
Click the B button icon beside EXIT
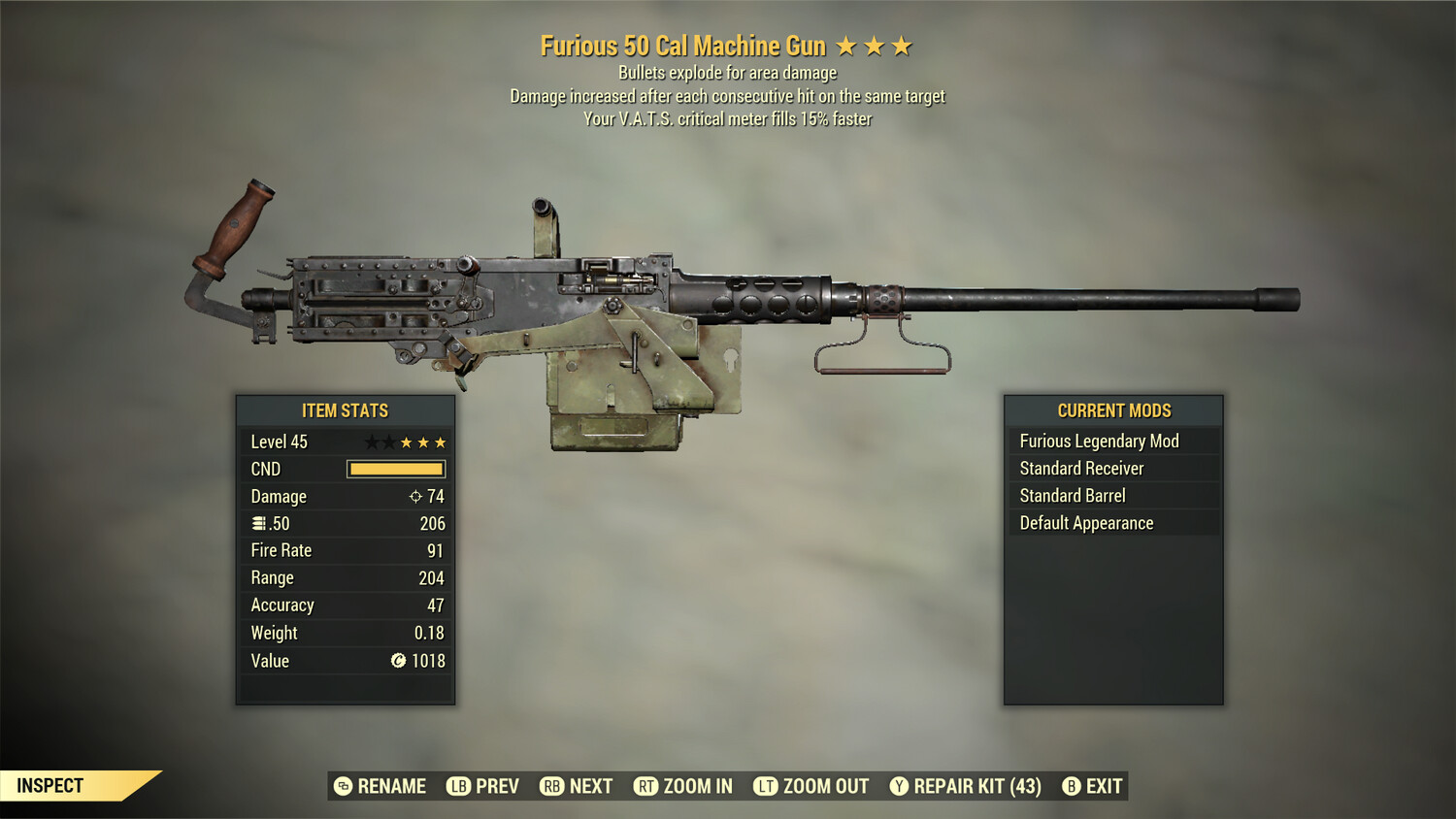(1072, 786)
